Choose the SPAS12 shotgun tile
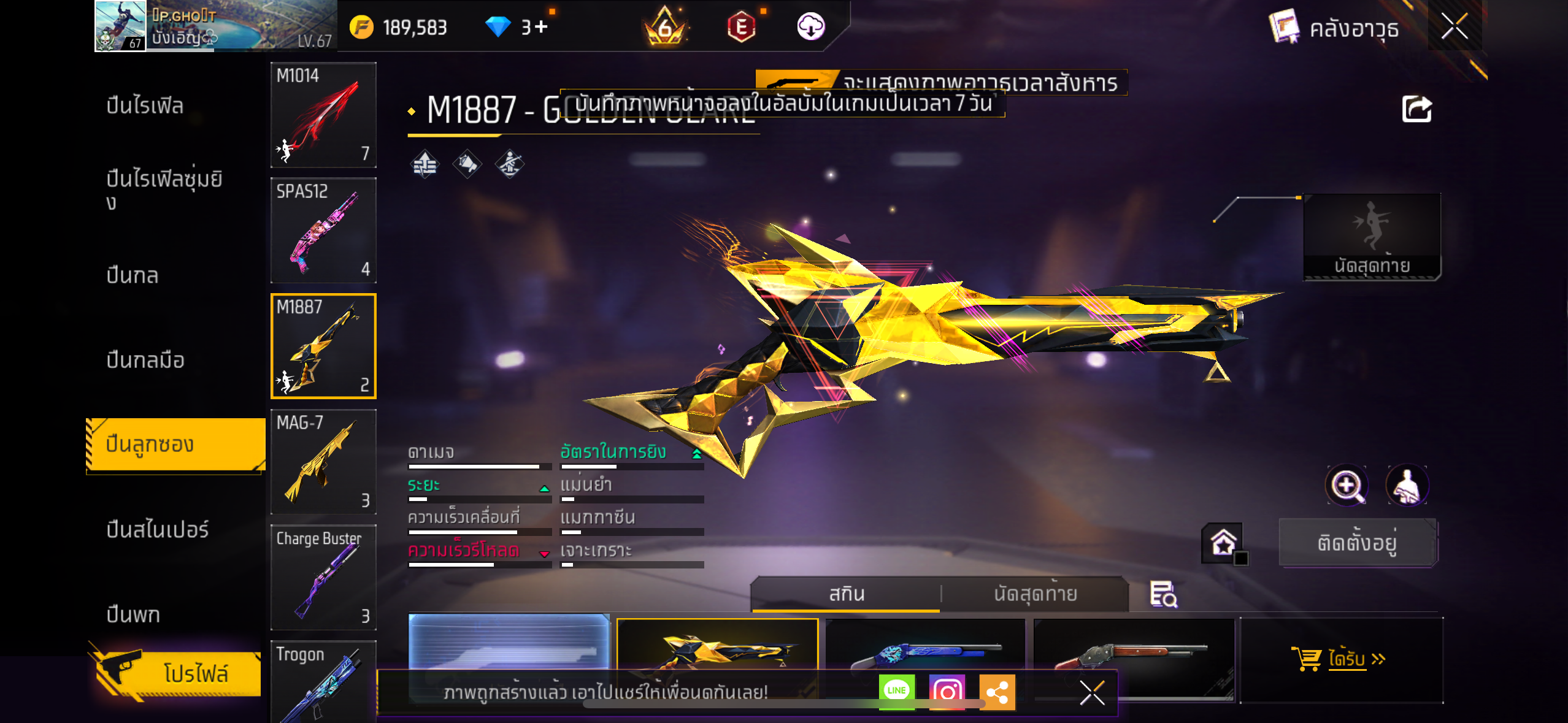Screen dimensions: 1568x723 click(323, 230)
